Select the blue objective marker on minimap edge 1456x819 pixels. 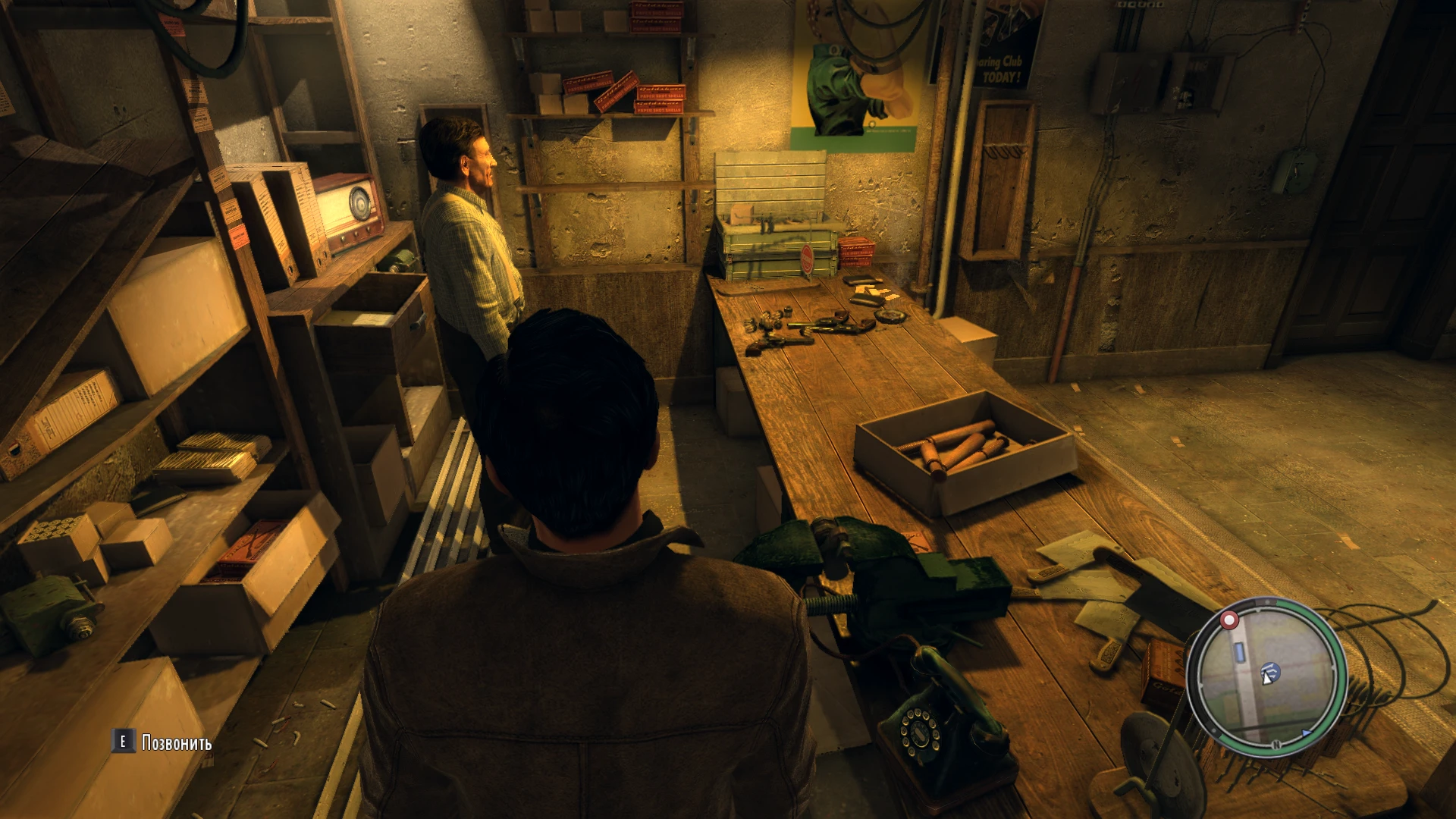click(1307, 733)
